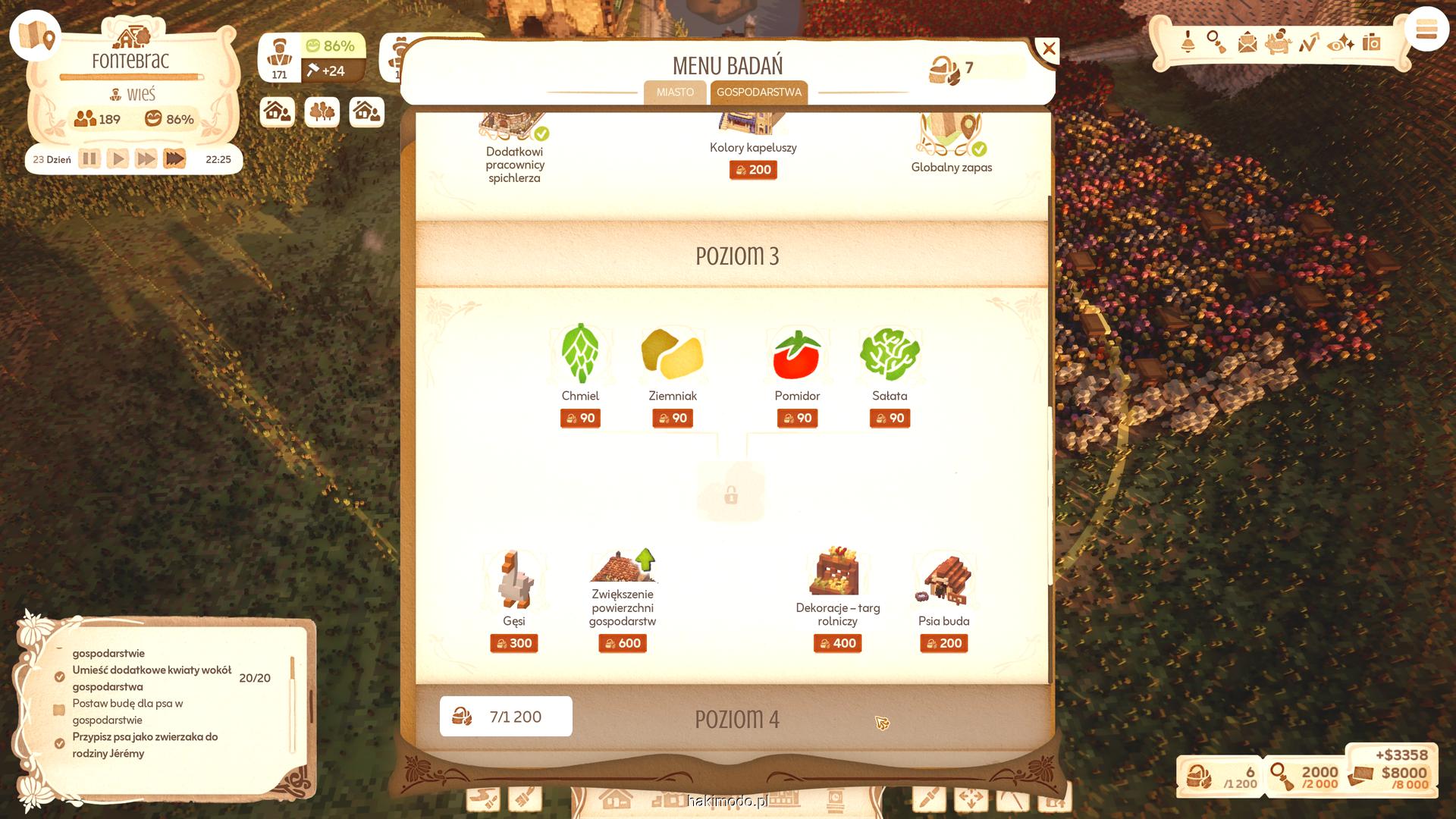Image resolution: width=1456 pixels, height=819 pixels.
Task: Pause the game time
Action: 89,159
